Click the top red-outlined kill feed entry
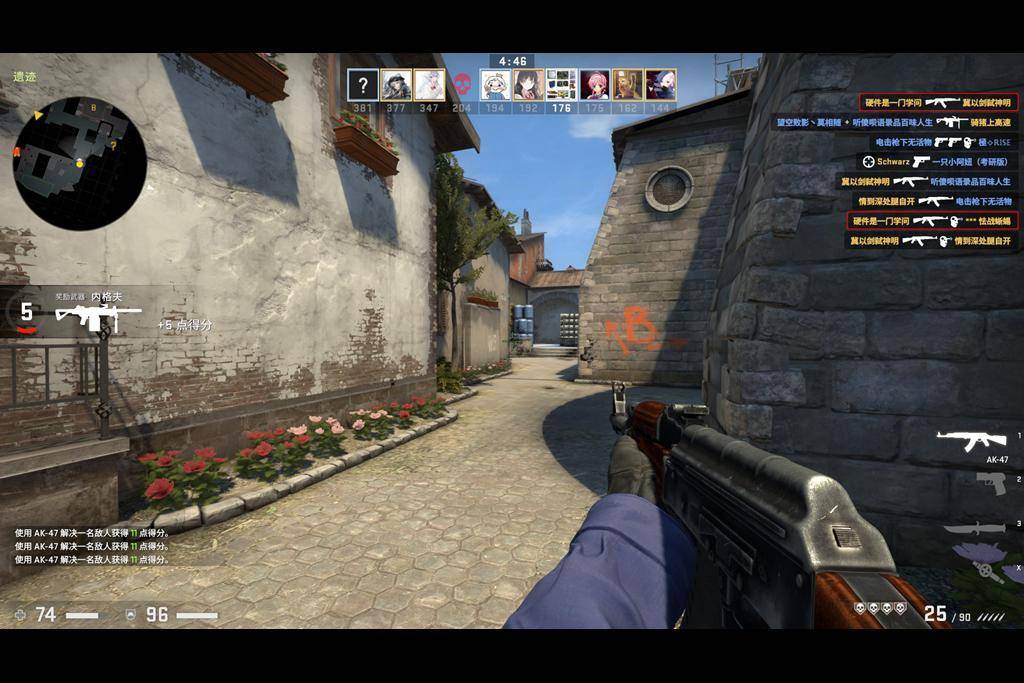The height and width of the screenshot is (683, 1024). point(938,102)
